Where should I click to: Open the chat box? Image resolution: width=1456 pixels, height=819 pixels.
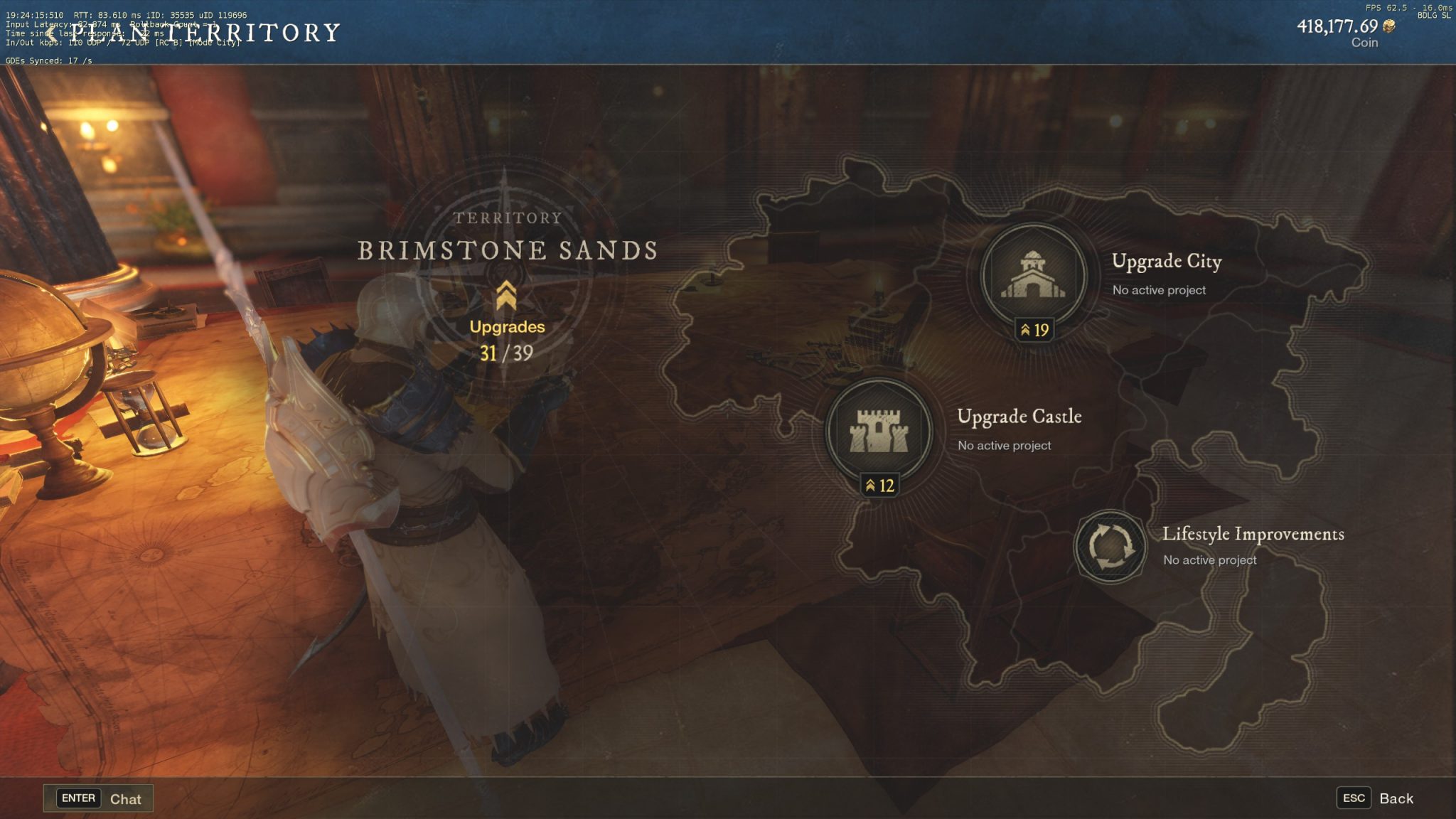tap(99, 798)
